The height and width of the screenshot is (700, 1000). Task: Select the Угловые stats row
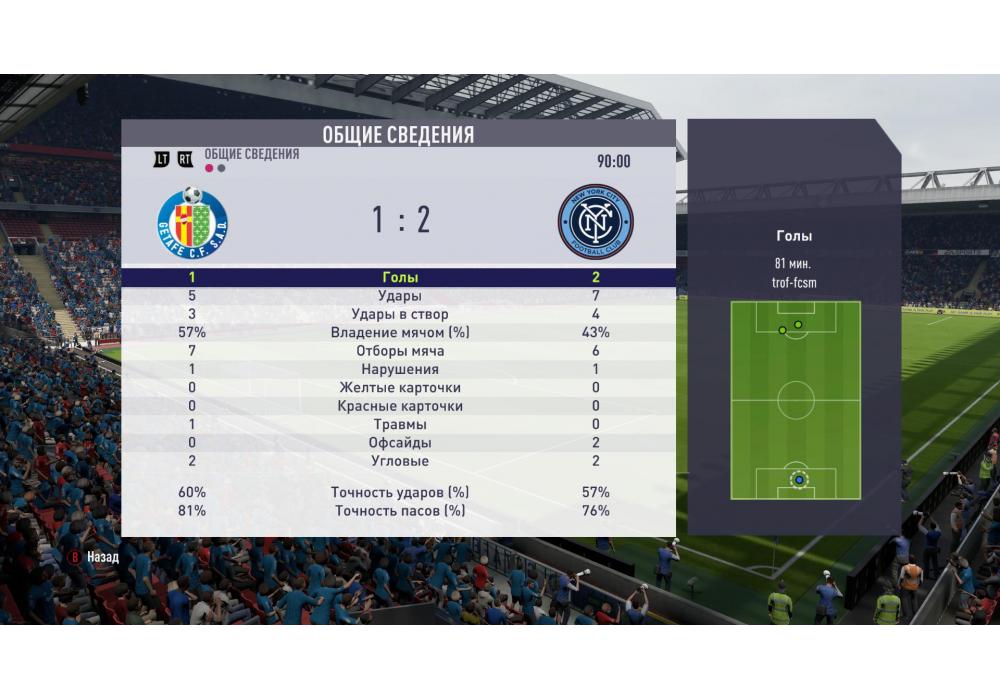pyautogui.click(x=400, y=461)
